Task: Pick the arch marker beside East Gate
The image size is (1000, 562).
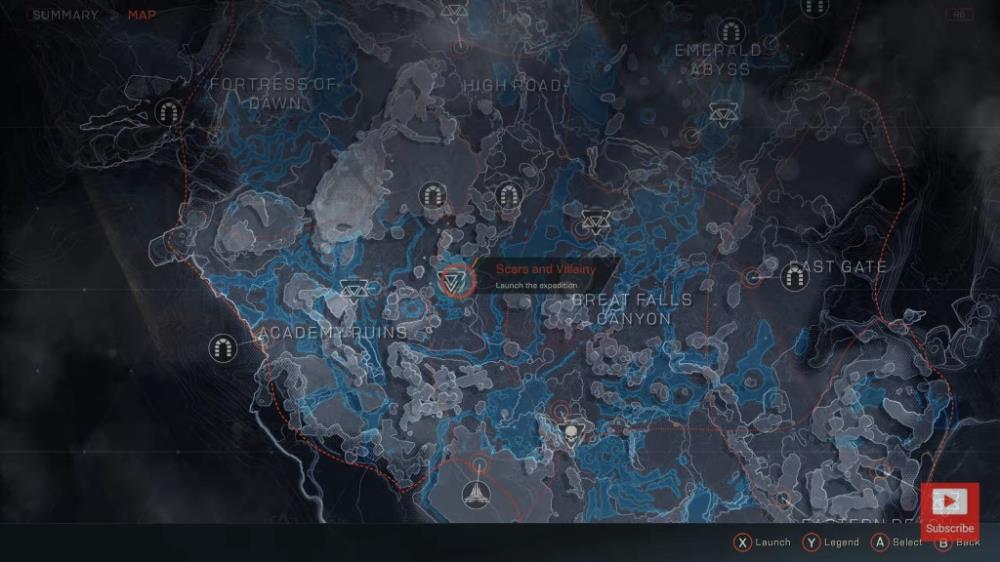Action: click(x=796, y=277)
